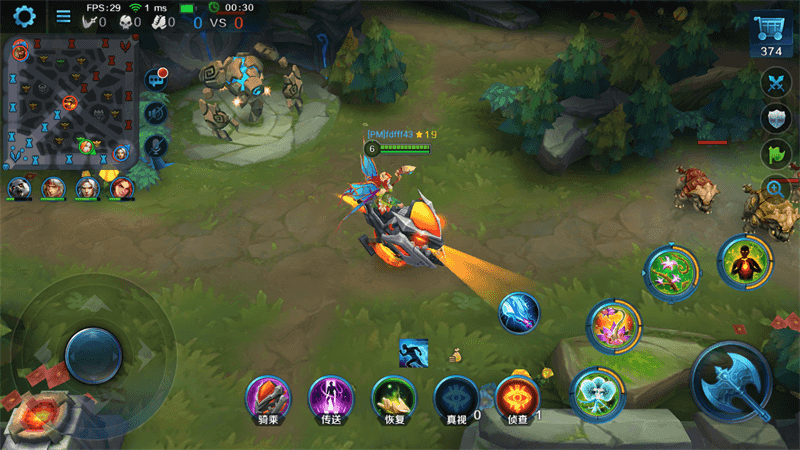Place a 侦查 scouting ward

(x=517, y=397)
